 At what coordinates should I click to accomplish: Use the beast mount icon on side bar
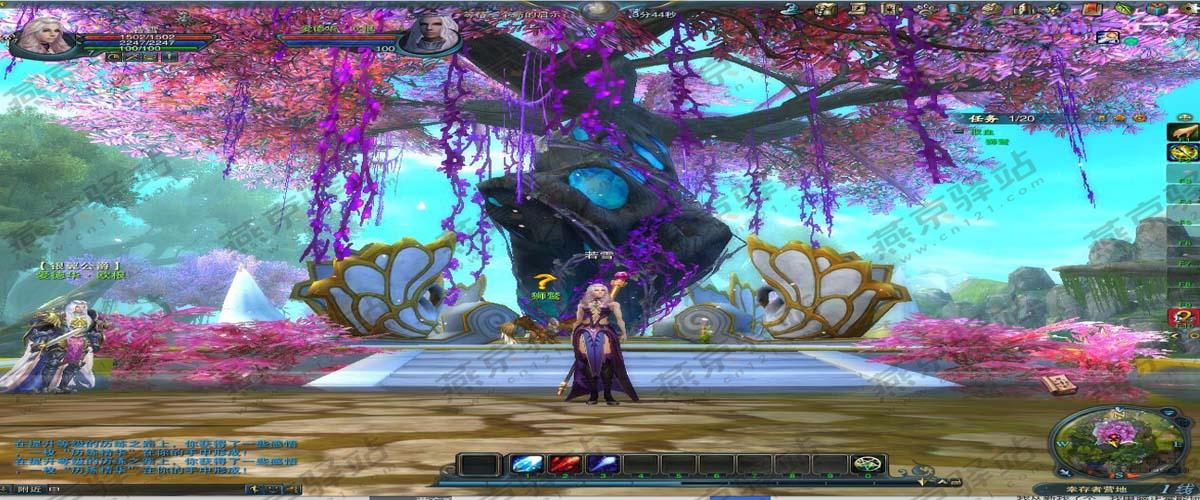pyautogui.click(x=1184, y=131)
